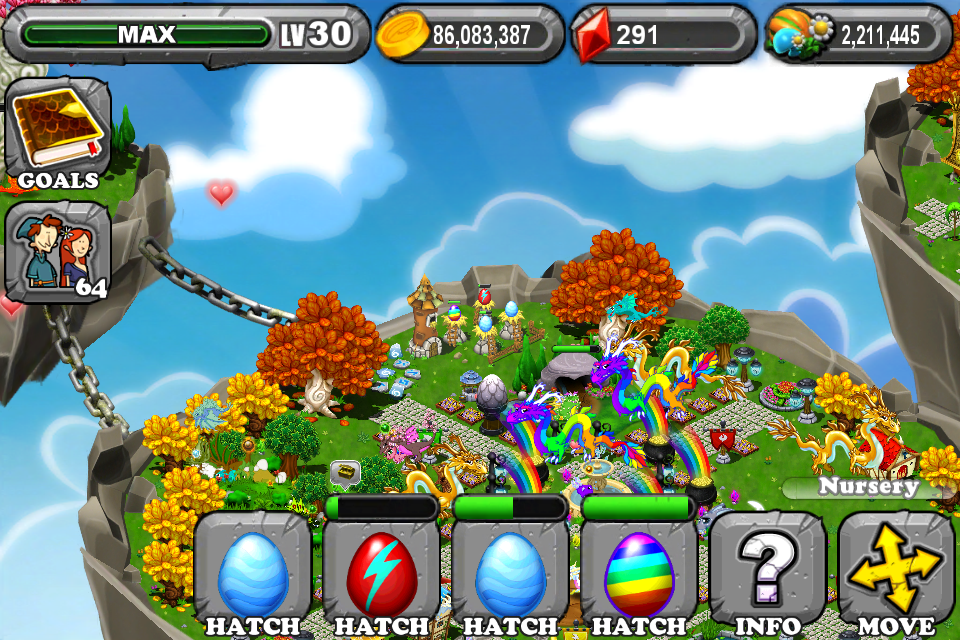Open the friends social menu
This screenshot has height=640, width=960.
(57, 251)
